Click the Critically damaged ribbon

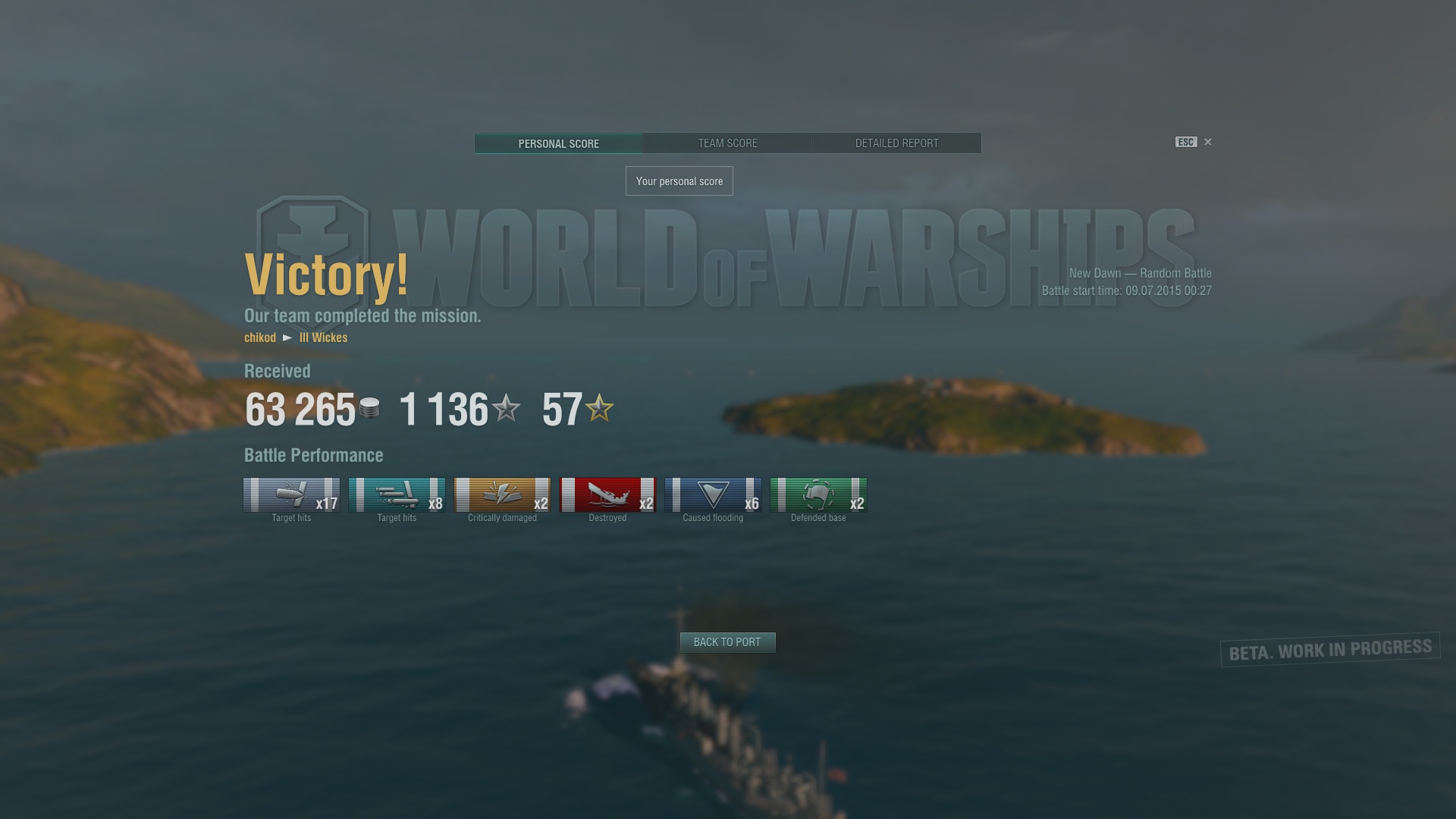point(502,495)
